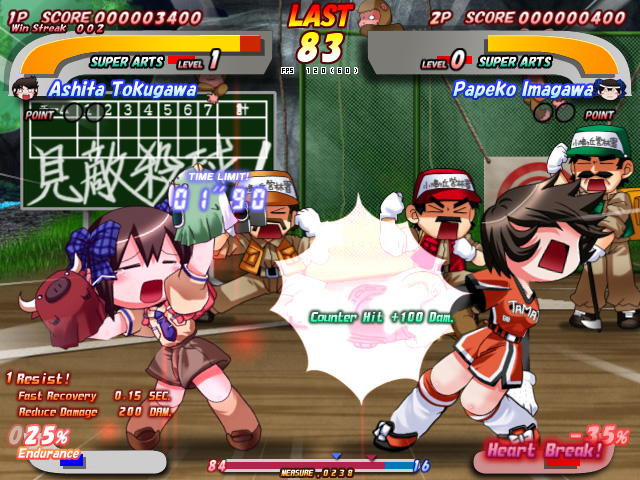Click Ashita Tokugawa's portrait icon

(x=24, y=89)
